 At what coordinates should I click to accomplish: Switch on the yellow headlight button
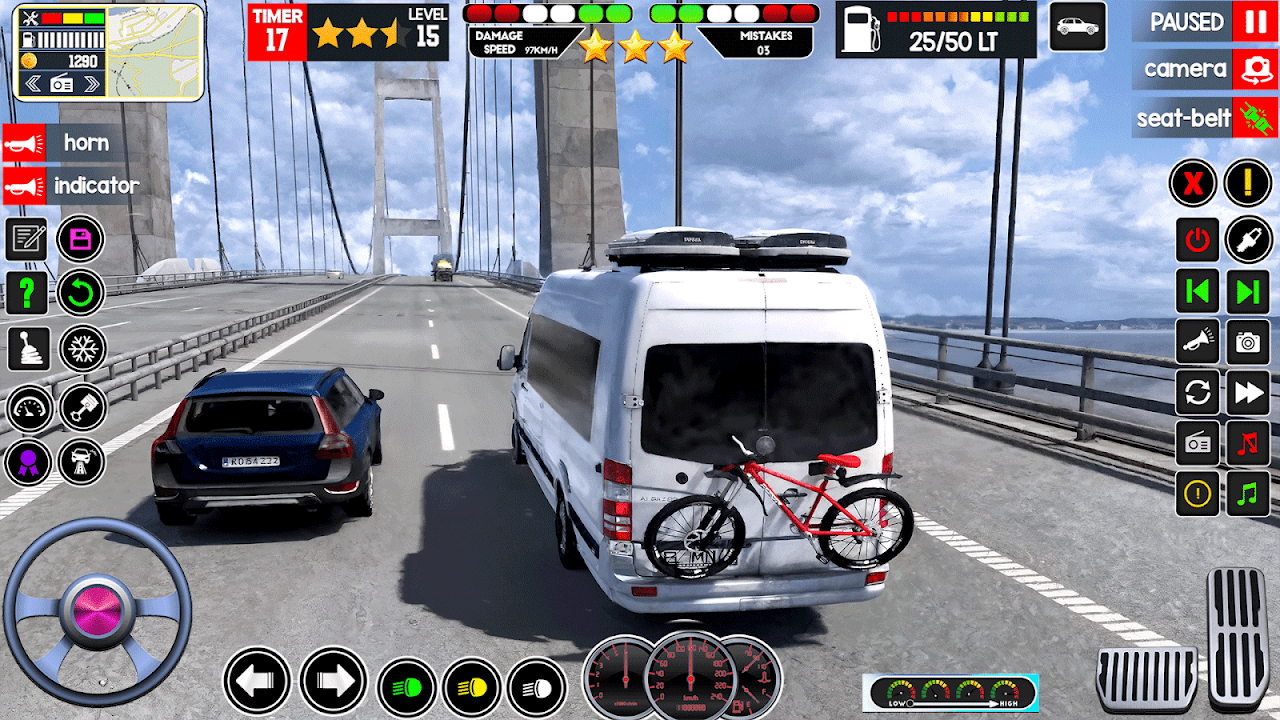pos(471,688)
